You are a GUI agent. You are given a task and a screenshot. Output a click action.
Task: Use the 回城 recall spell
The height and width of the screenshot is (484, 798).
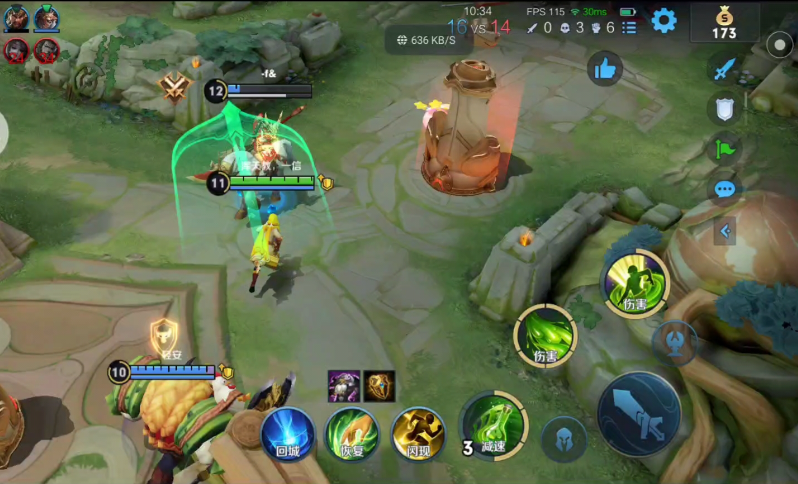[288, 434]
